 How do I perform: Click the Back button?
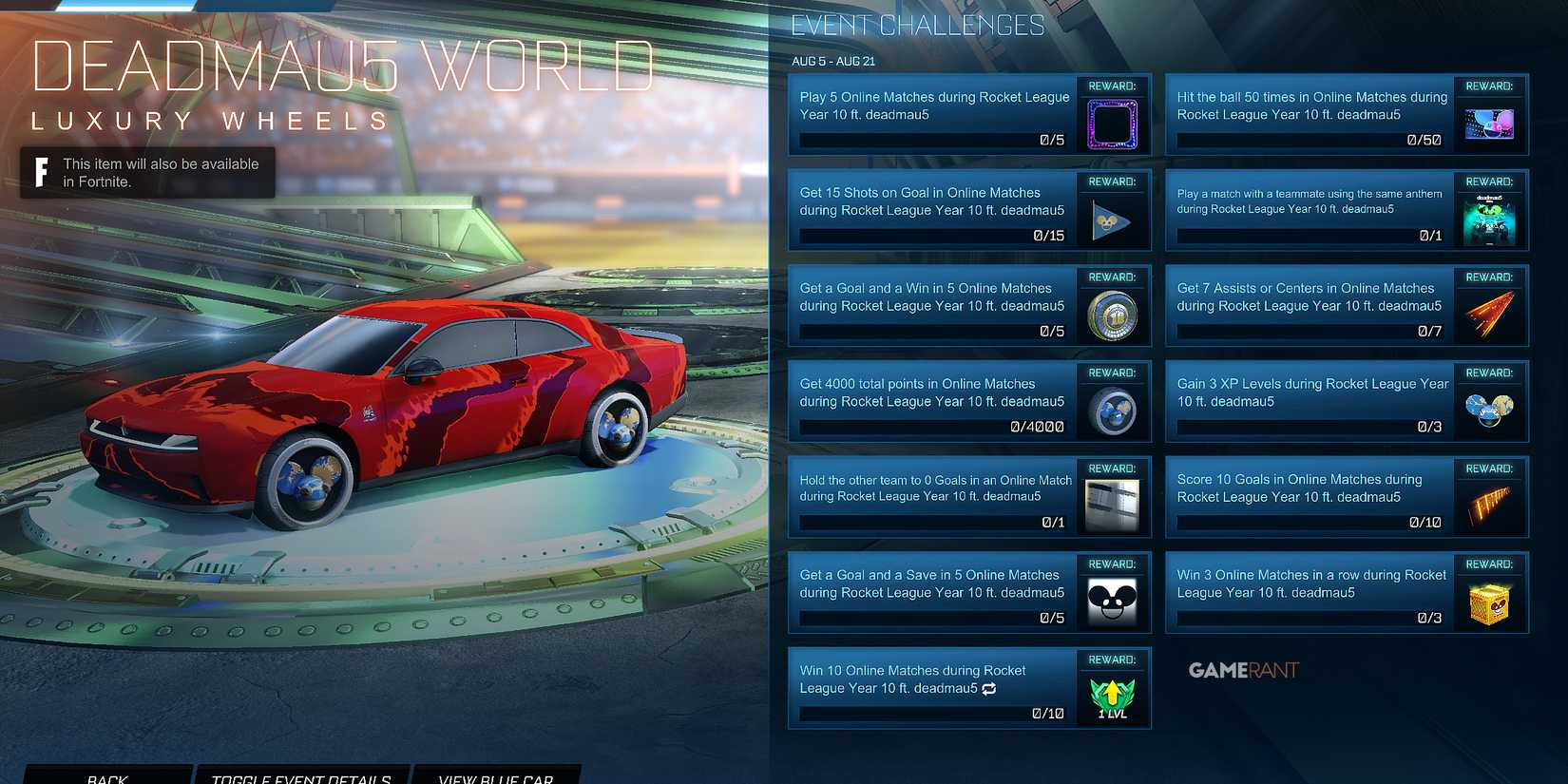coord(107,775)
